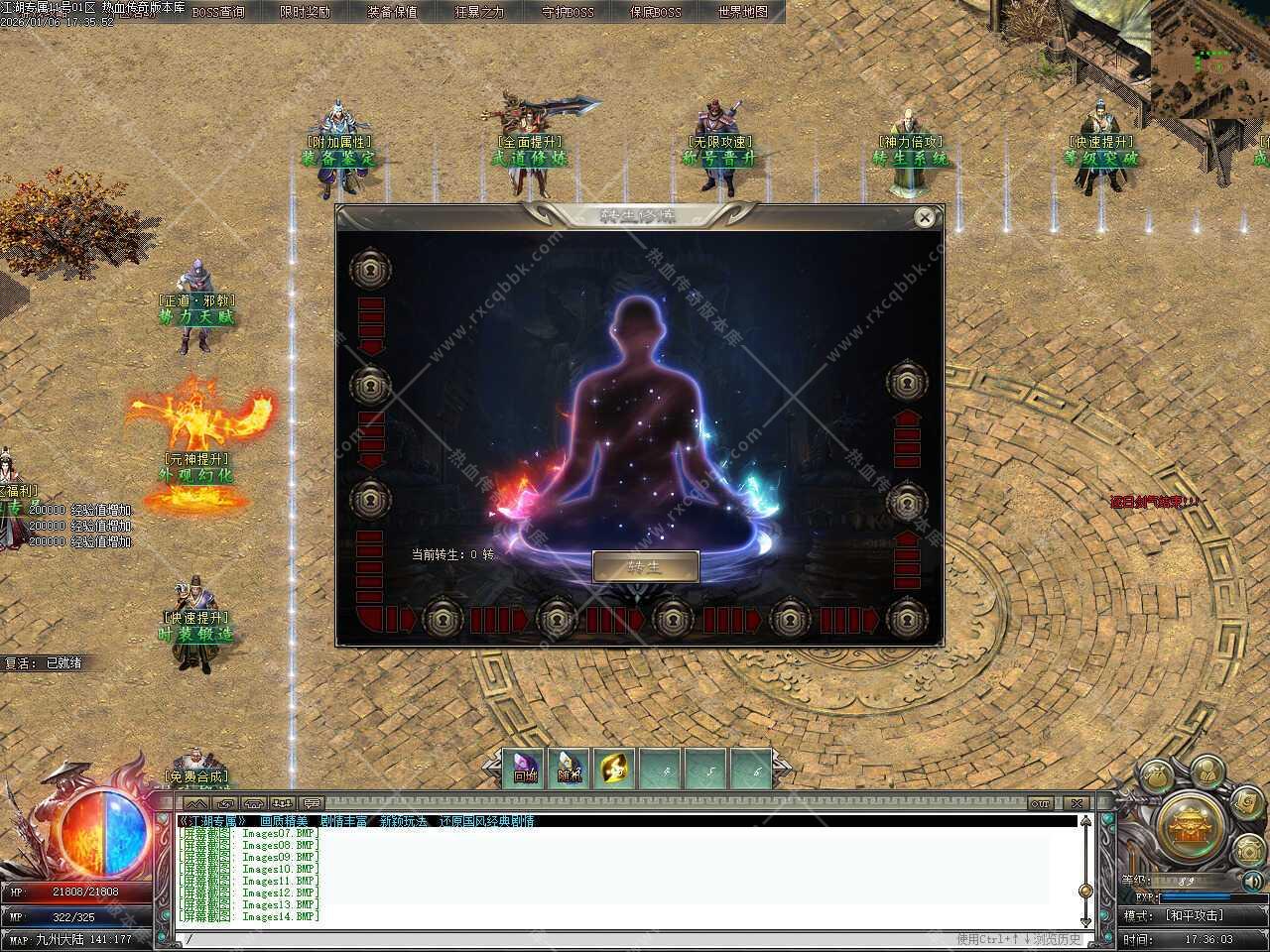This screenshot has width=1270, height=952.
Task: Click the group chat channel button
Action: [x=284, y=803]
